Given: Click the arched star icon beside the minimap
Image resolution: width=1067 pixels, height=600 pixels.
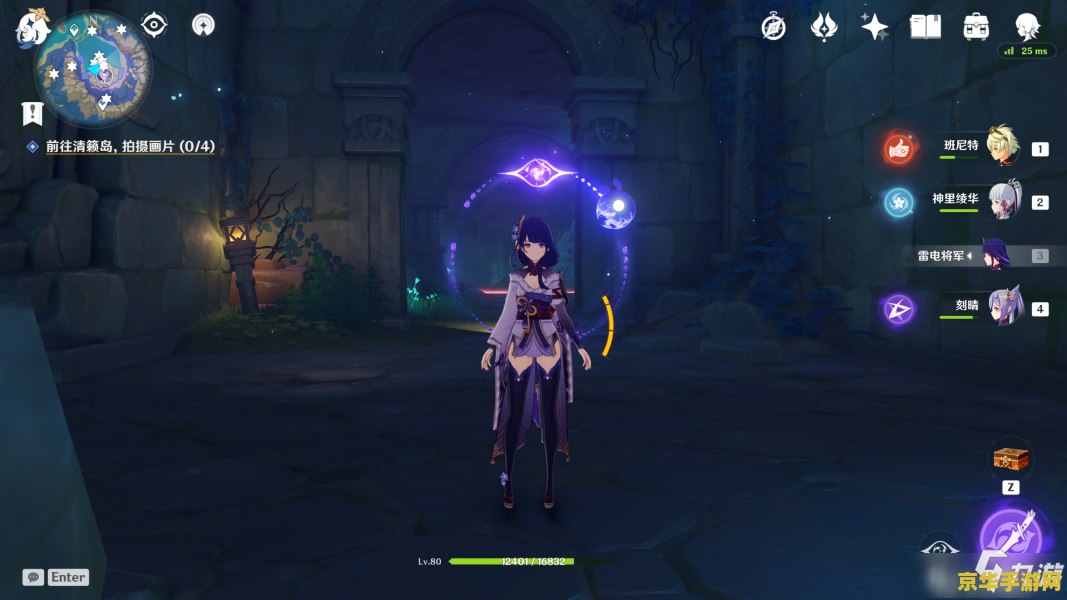Looking at the screenshot, I should (203, 24).
